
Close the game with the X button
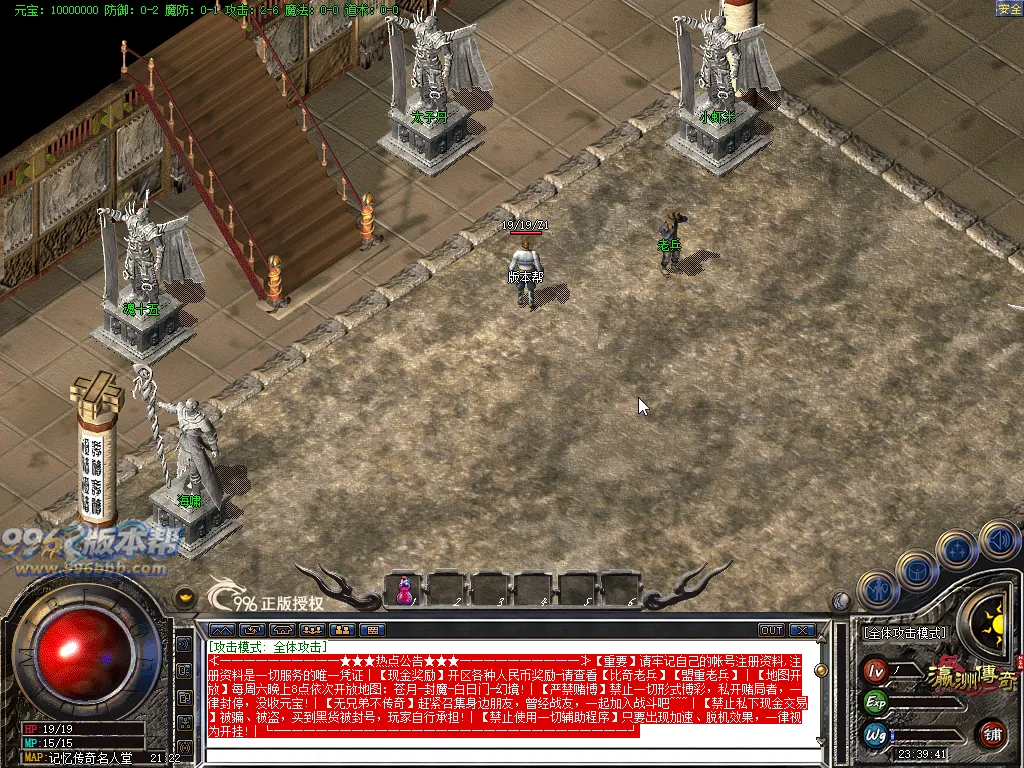(x=802, y=630)
